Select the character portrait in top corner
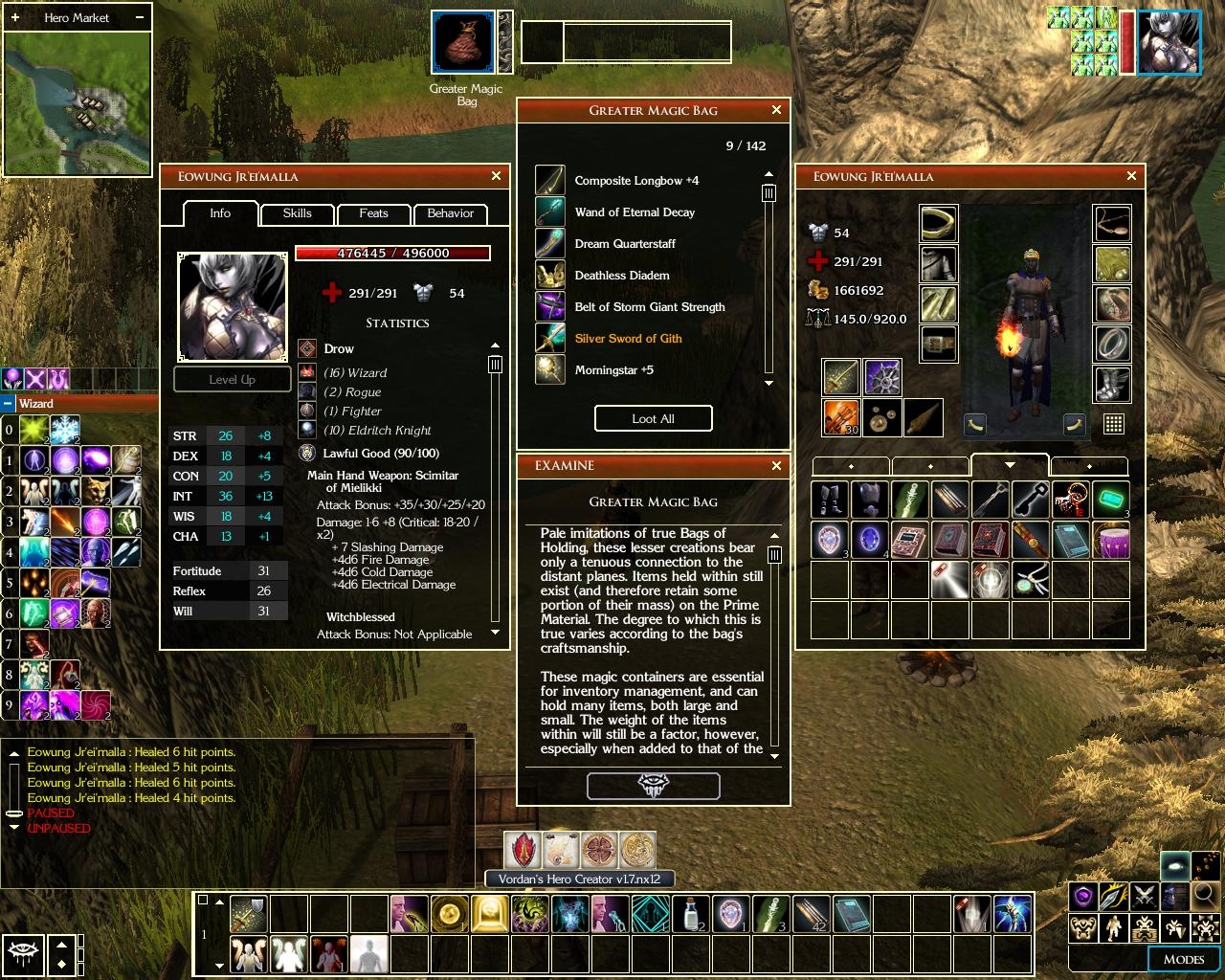The image size is (1225, 980). 1168,42
